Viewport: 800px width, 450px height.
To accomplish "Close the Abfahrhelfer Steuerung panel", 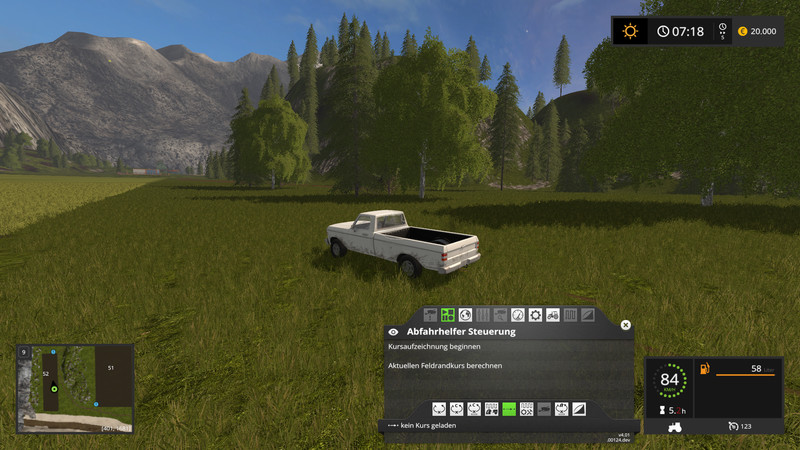I will pos(626,325).
